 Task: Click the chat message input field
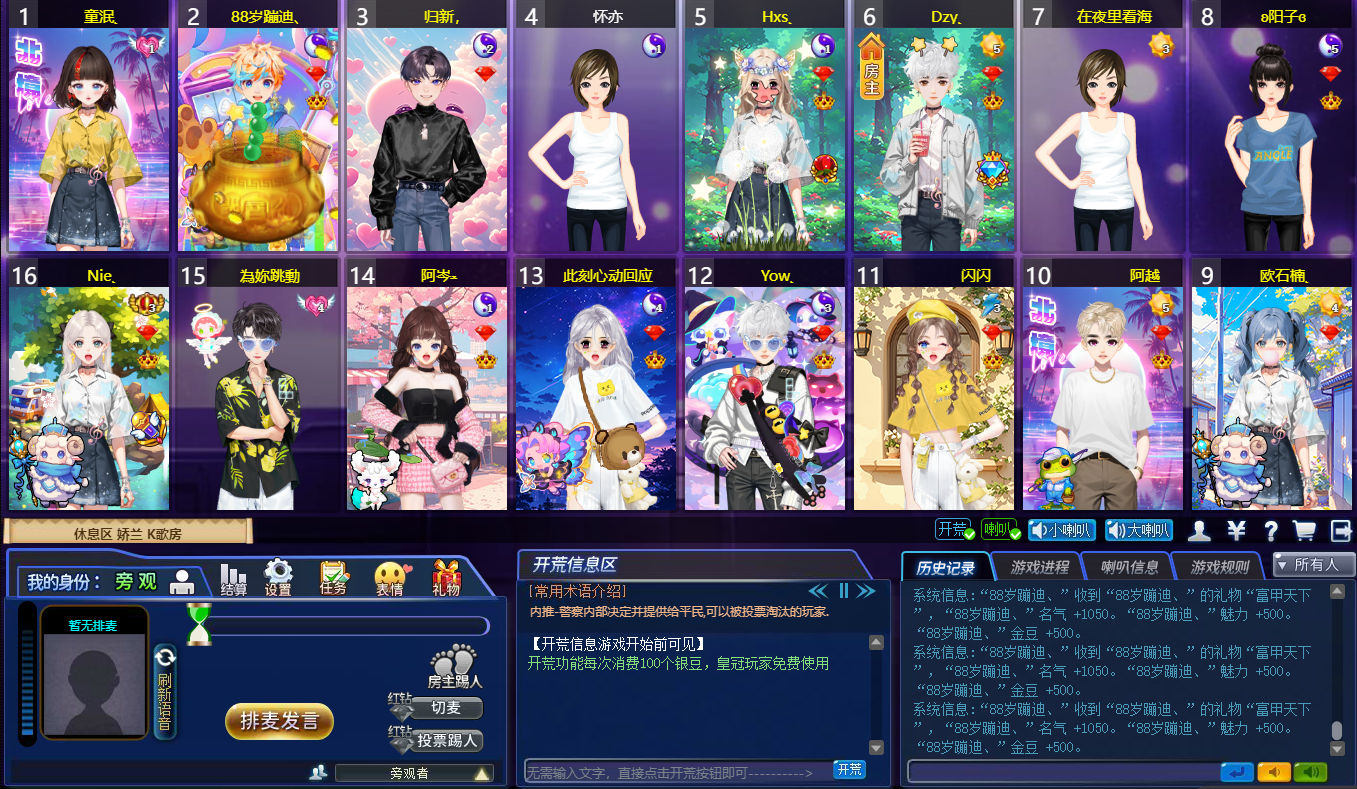1063,772
